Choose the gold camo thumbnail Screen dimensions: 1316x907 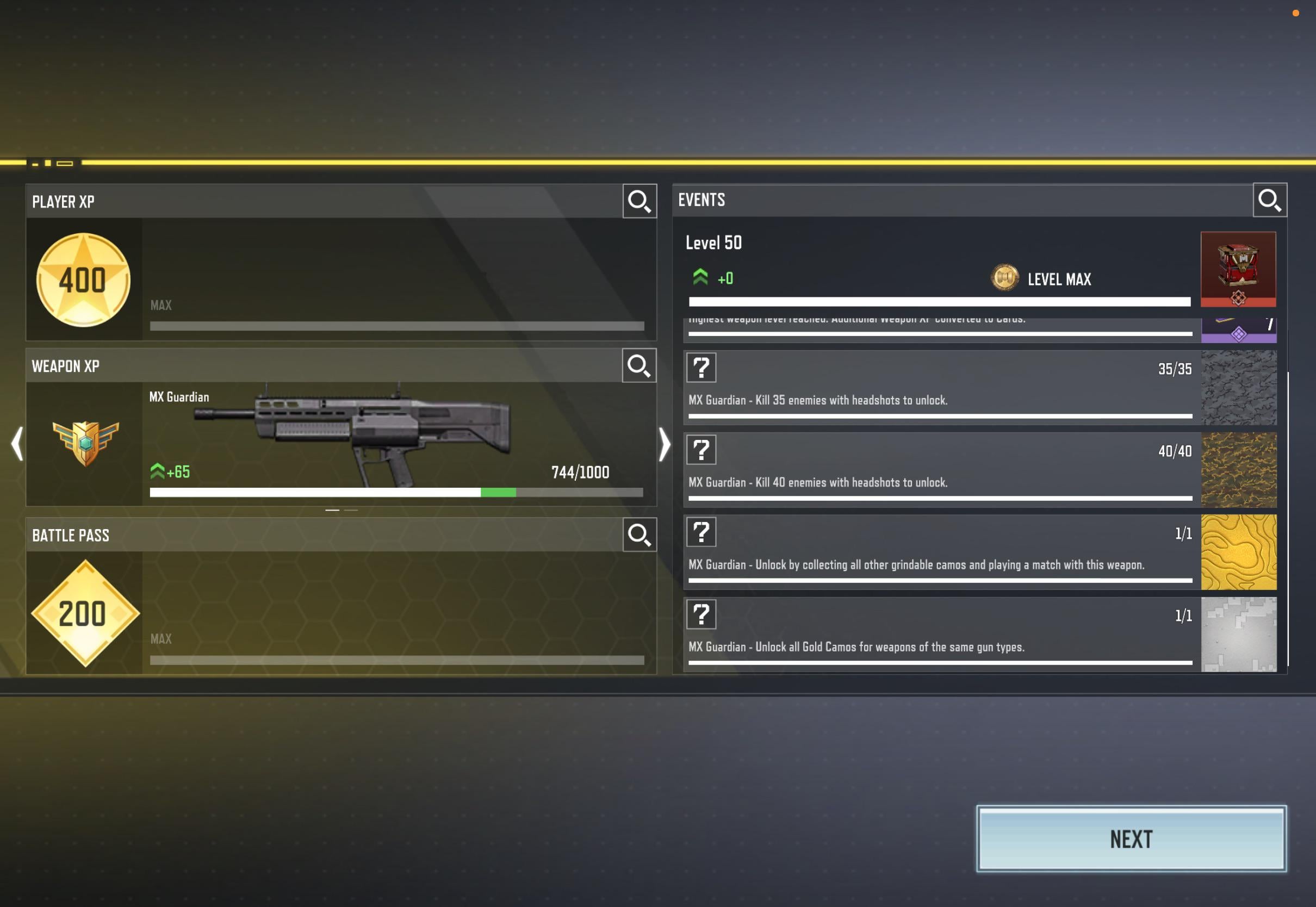pos(1238,552)
